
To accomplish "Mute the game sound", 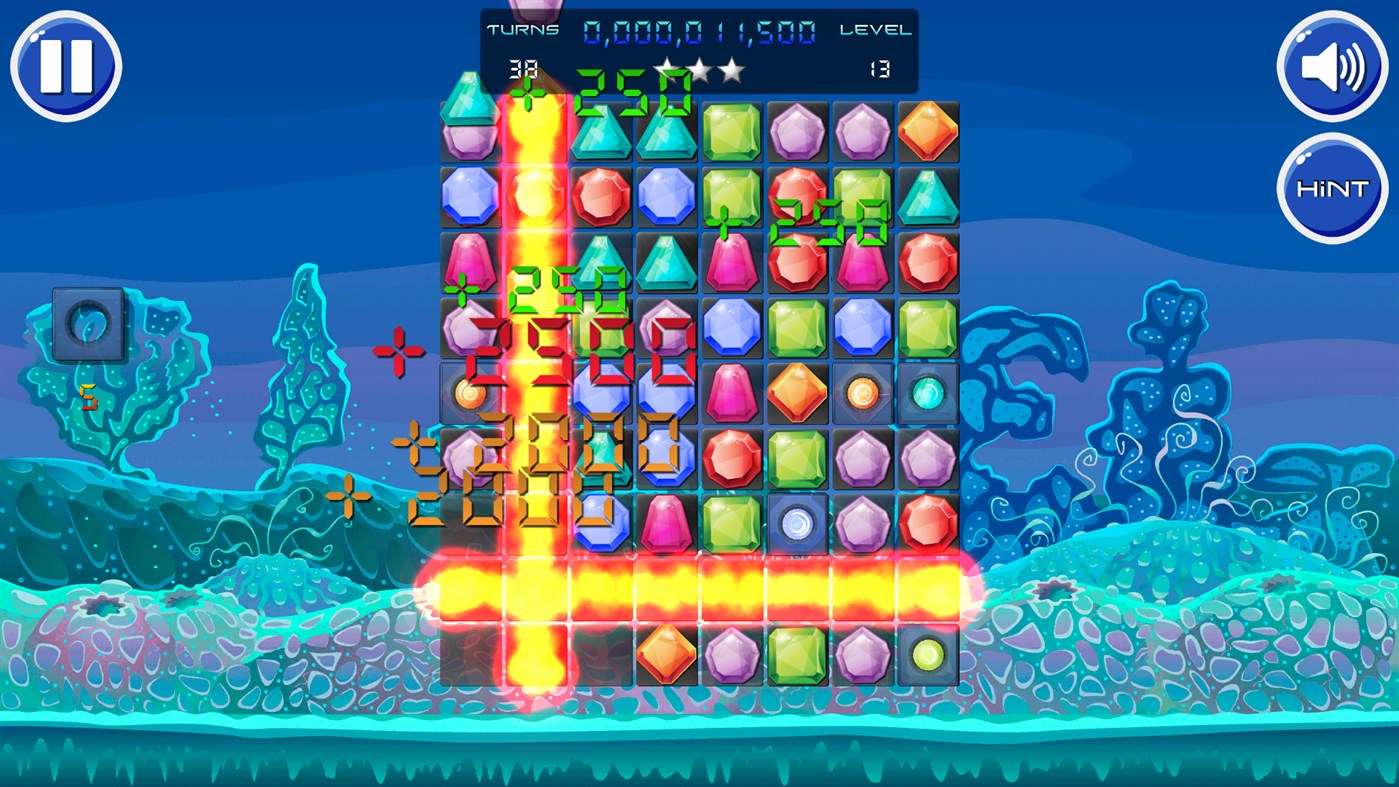I will 1331,66.
